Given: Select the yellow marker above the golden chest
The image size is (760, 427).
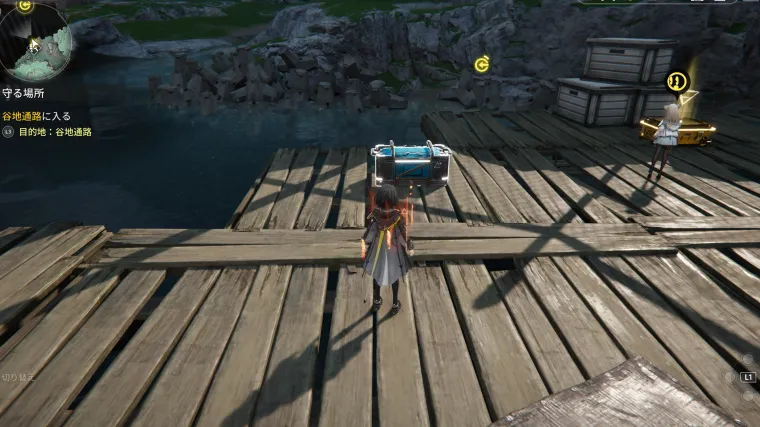Looking at the screenshot, I should pyautogui.click(x=677, y=80).
